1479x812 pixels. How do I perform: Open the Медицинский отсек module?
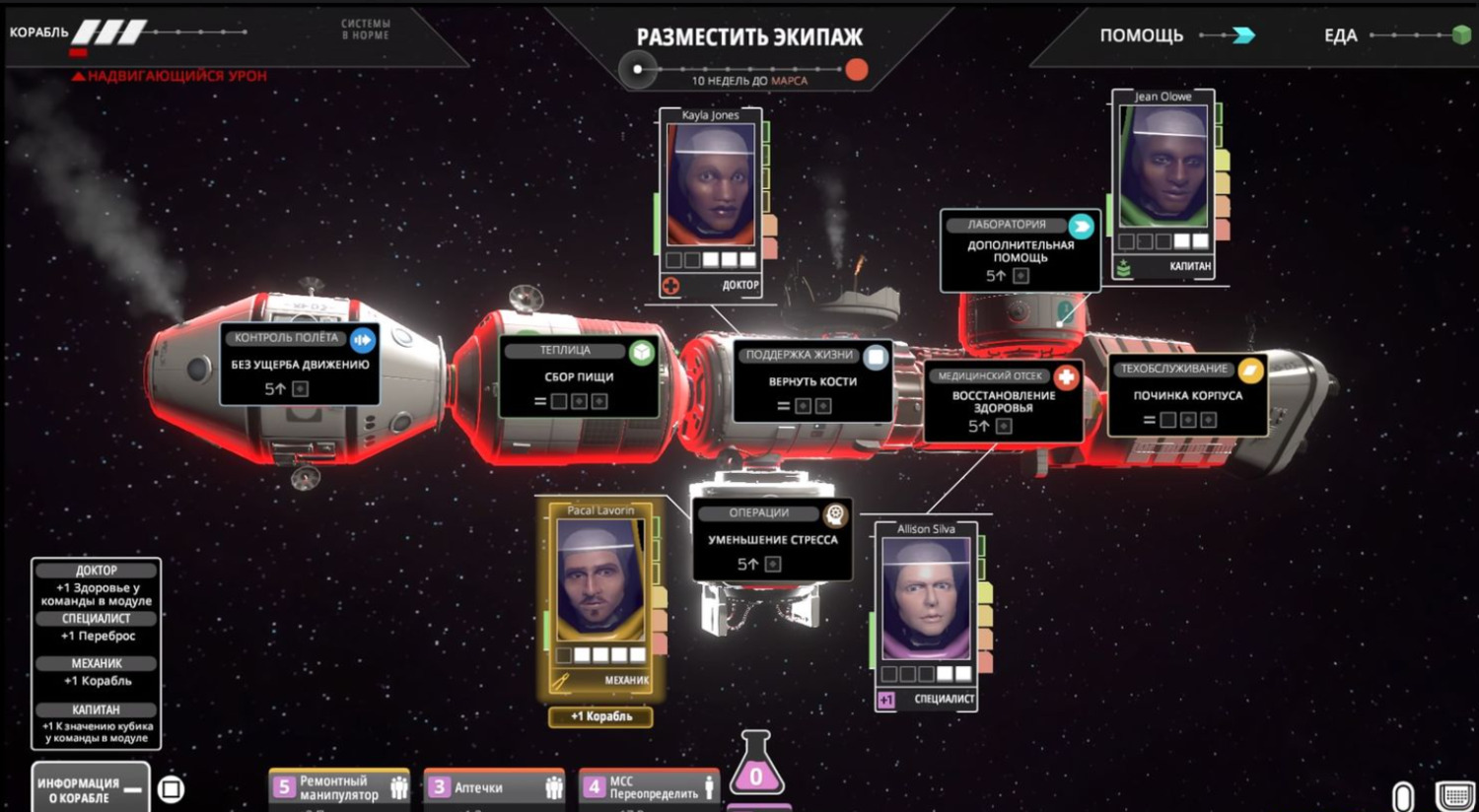click(1003, 400)
